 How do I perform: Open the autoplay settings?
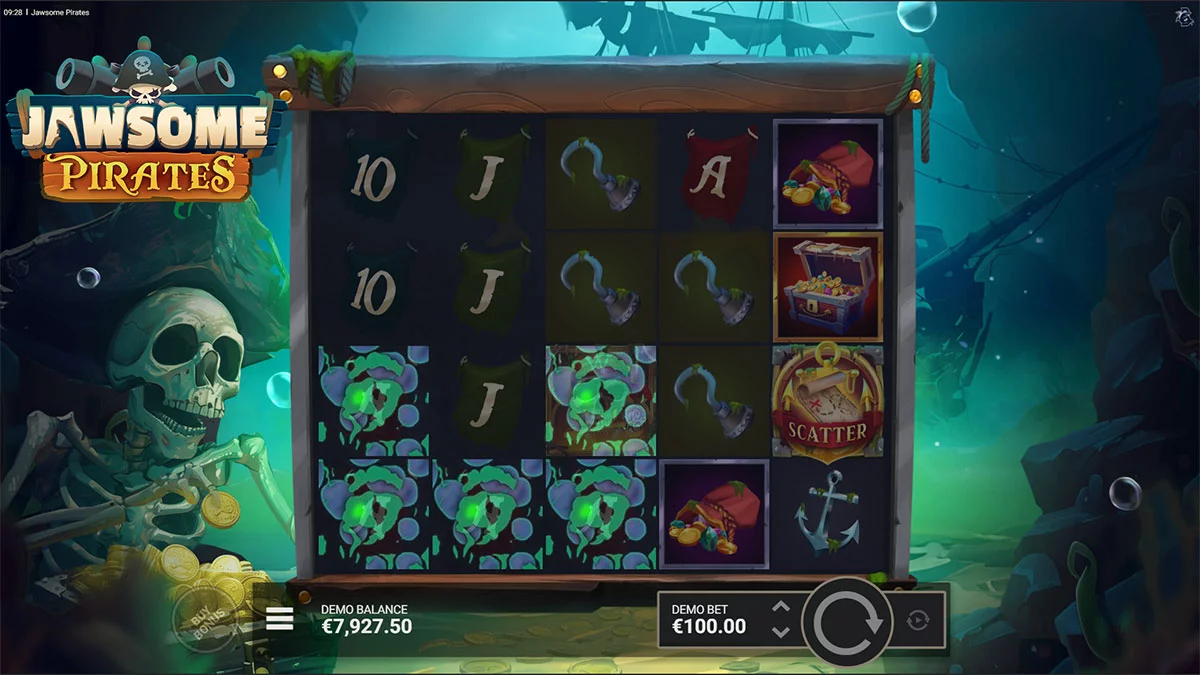pos(917,621)
